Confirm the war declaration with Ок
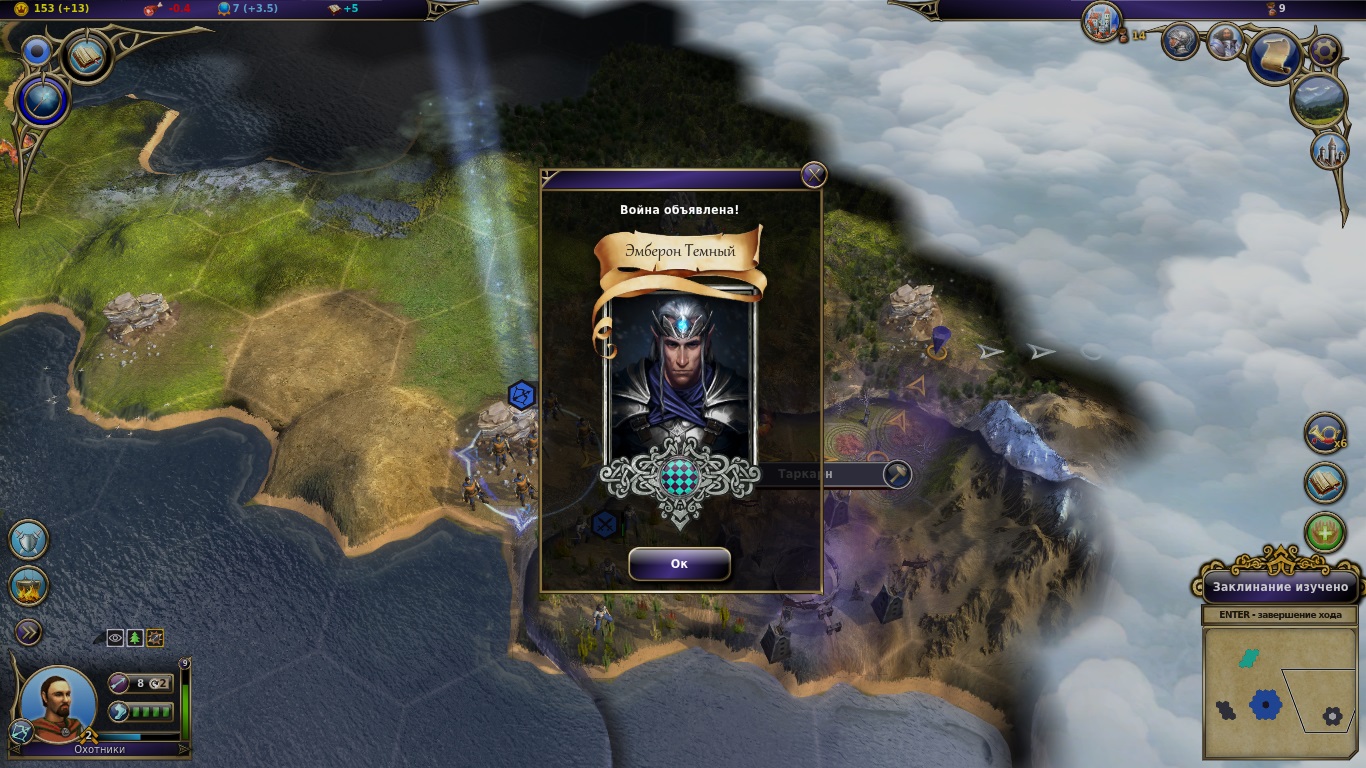 679,564
